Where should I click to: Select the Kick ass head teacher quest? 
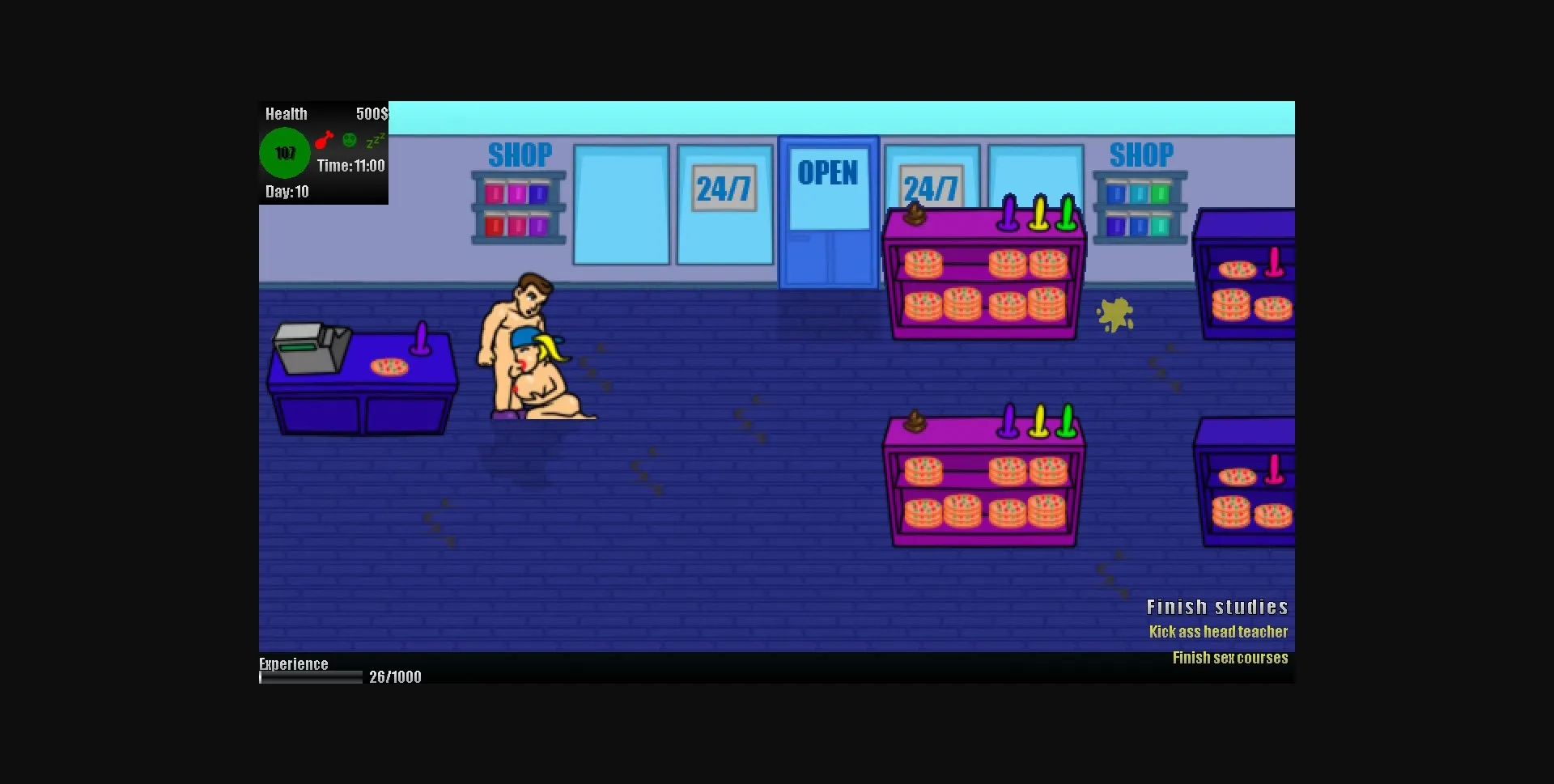pos(1219,632)
